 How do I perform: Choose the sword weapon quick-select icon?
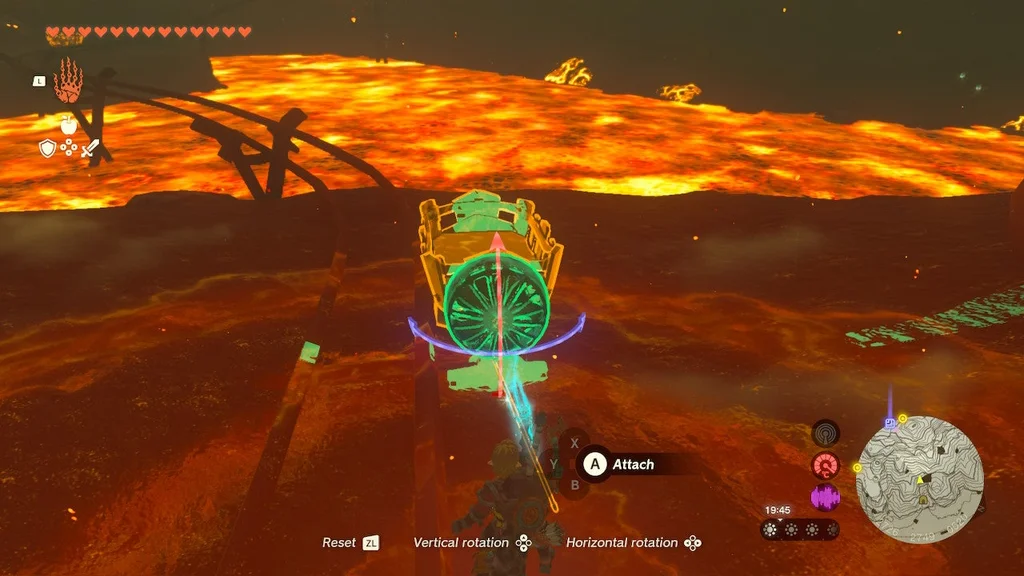(x=91, y=149)
